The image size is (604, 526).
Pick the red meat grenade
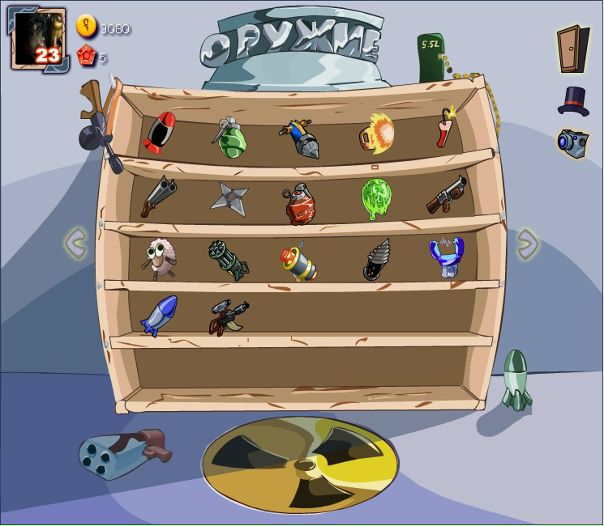click(299, 203)
